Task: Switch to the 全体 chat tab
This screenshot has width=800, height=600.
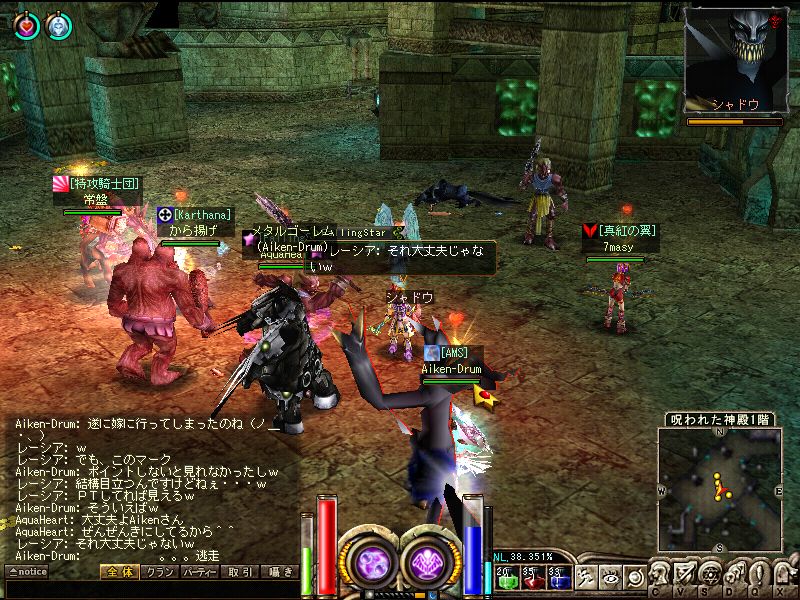Action: (118, 572)
